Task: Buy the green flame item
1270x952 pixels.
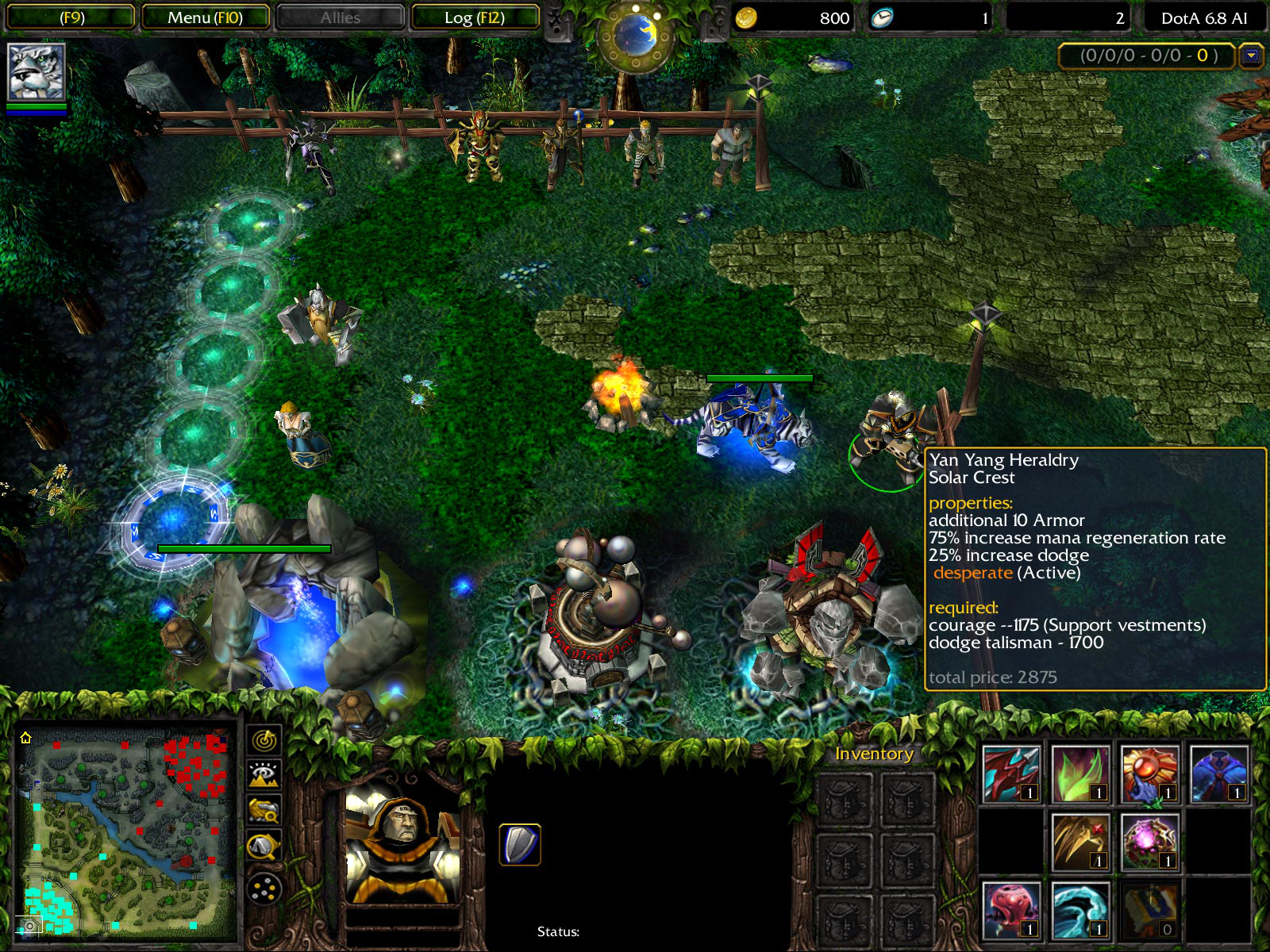Action: [1080, 774]
